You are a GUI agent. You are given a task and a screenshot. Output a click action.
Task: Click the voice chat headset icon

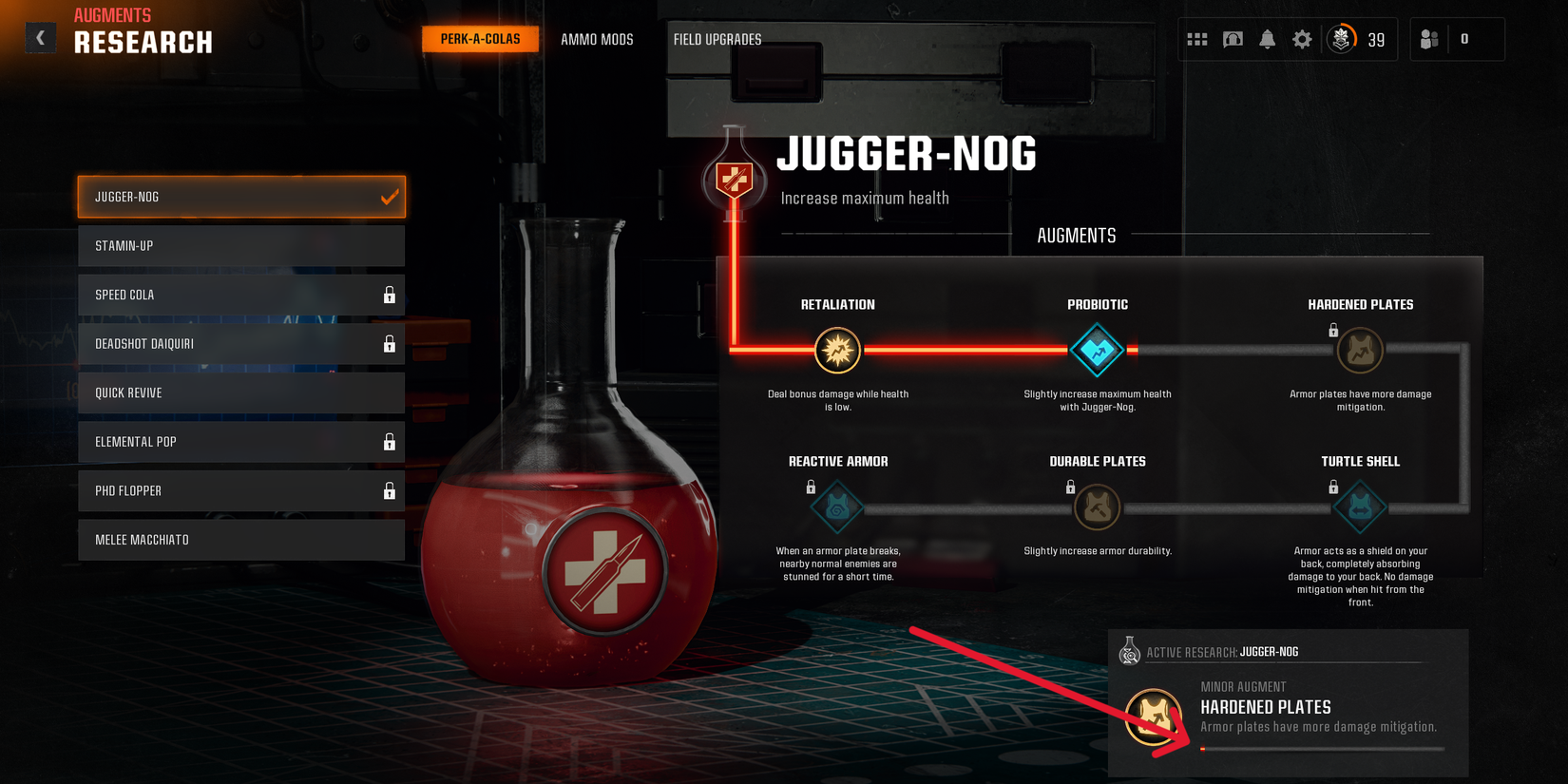(x=1232, y=39)
